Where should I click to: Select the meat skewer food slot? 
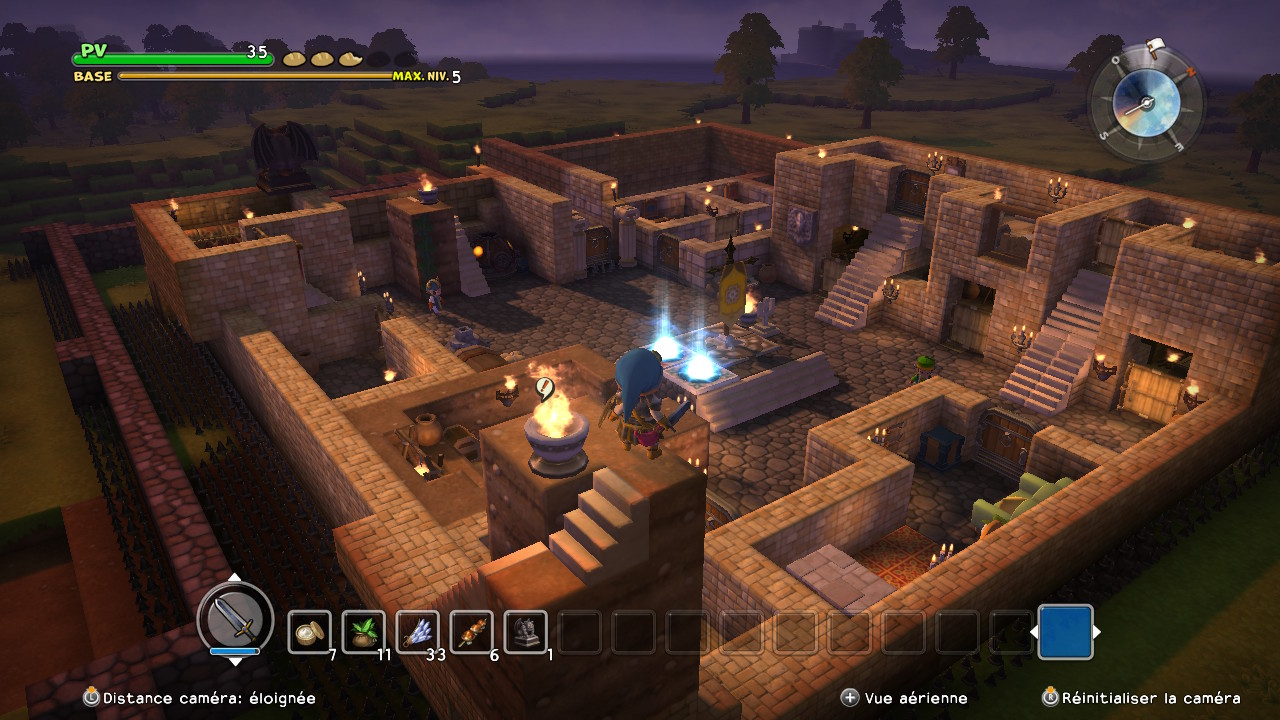click(x=472, y=632)
